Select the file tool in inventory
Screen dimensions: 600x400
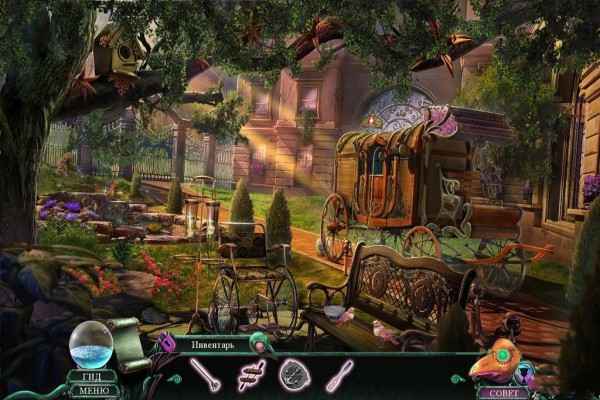point(338,376)
